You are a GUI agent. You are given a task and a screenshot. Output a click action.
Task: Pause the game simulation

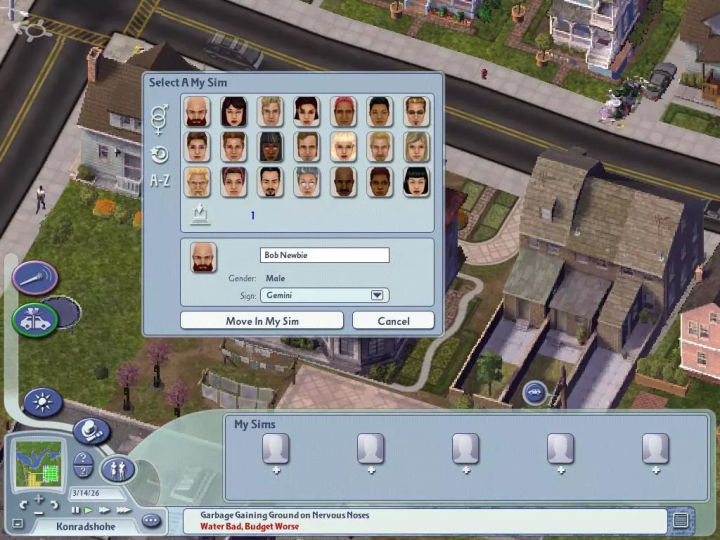pyautogui.click(x=75, y=509)
